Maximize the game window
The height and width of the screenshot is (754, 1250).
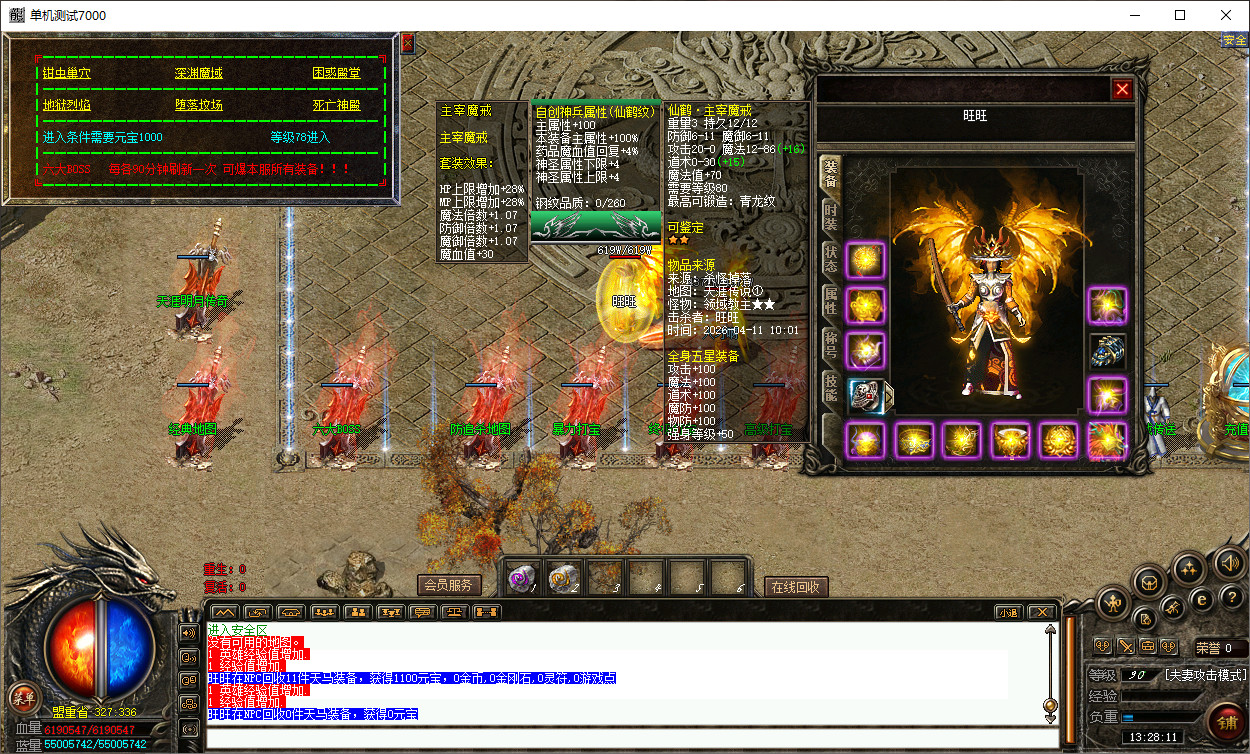(x=1180, y=15)
